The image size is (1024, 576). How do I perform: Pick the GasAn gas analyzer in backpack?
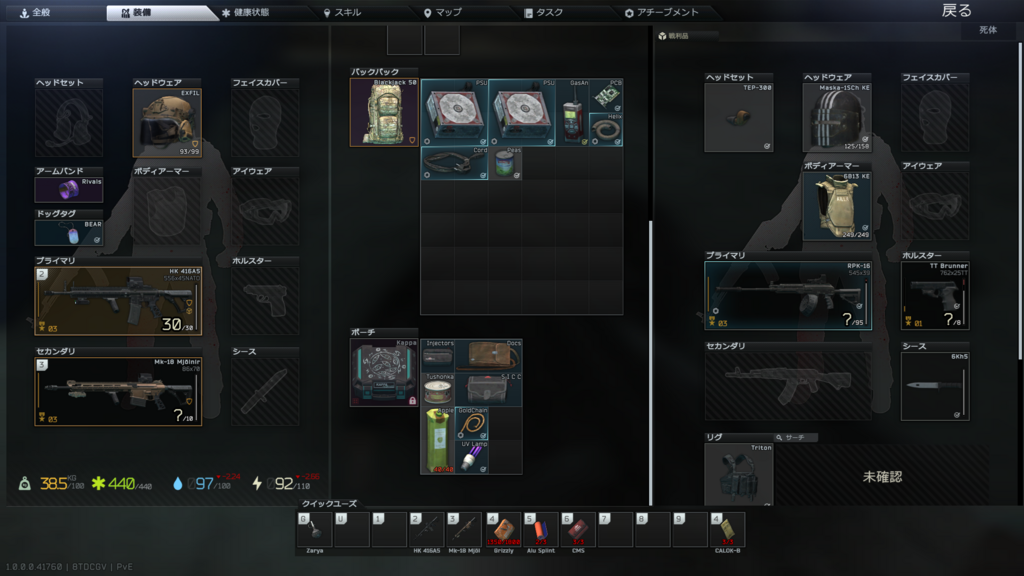click(x=573, y=113)
